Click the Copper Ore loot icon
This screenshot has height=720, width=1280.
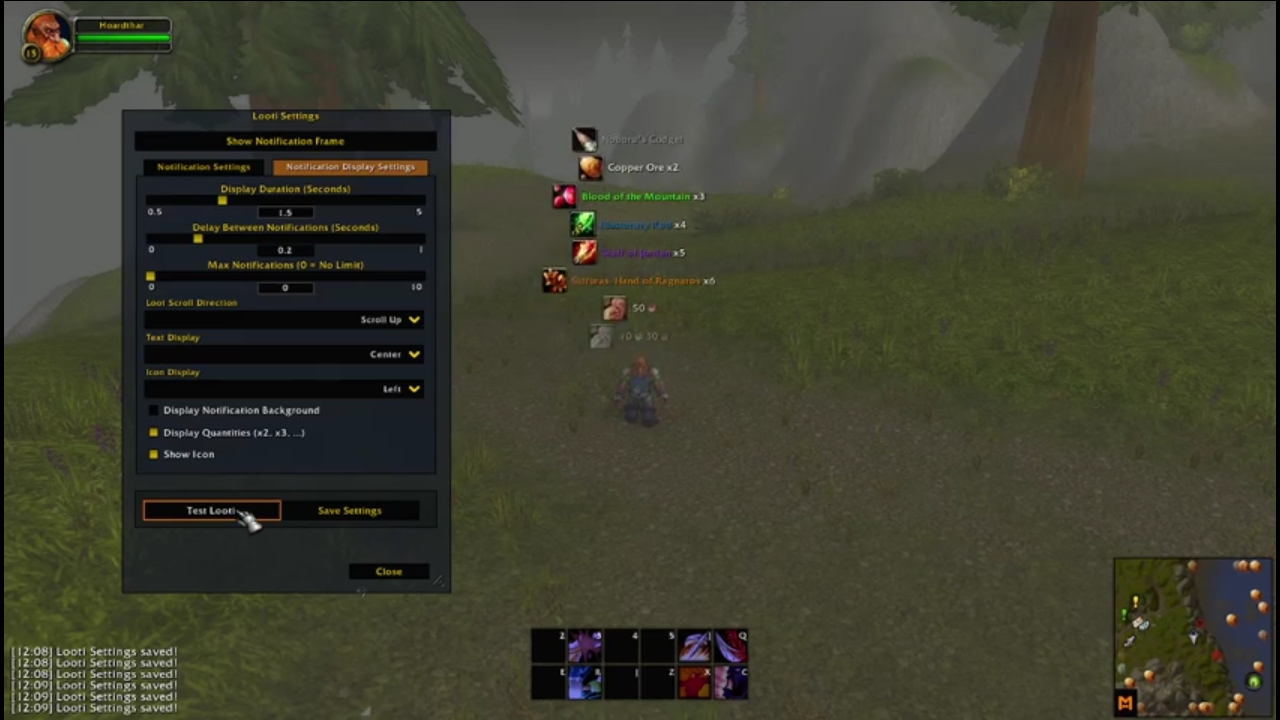pos(589,167)
